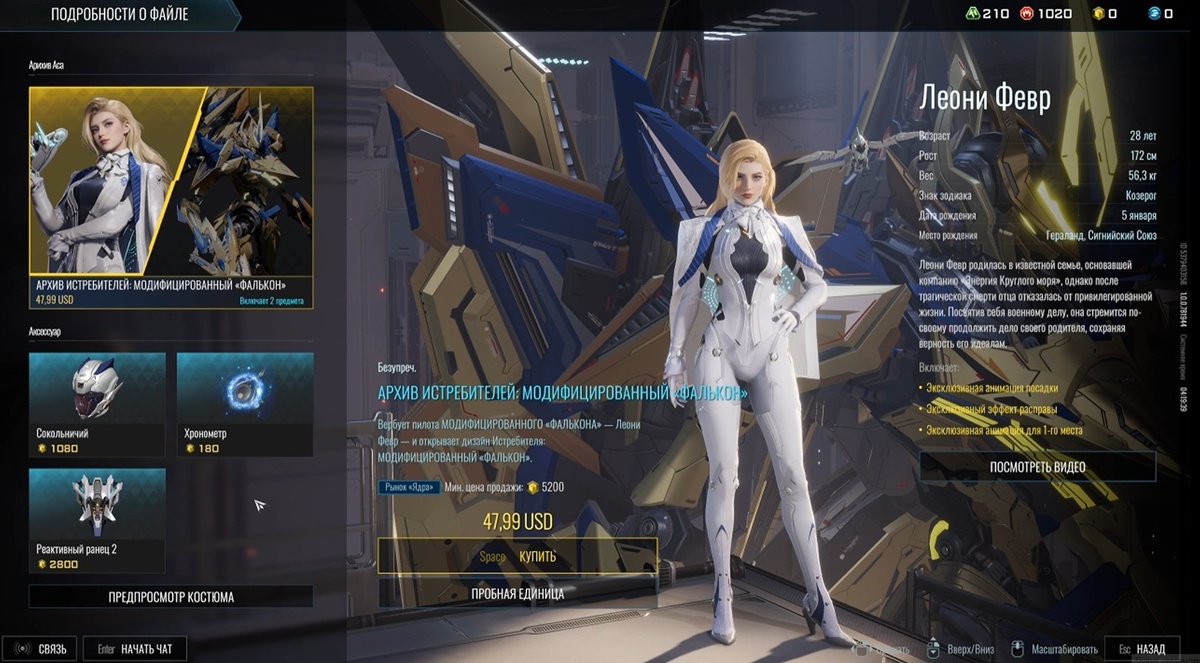This screenshot has height=663, width=1200.
Task: Choose the Хронометр accessory tile
Action: (x=244, y=404)
